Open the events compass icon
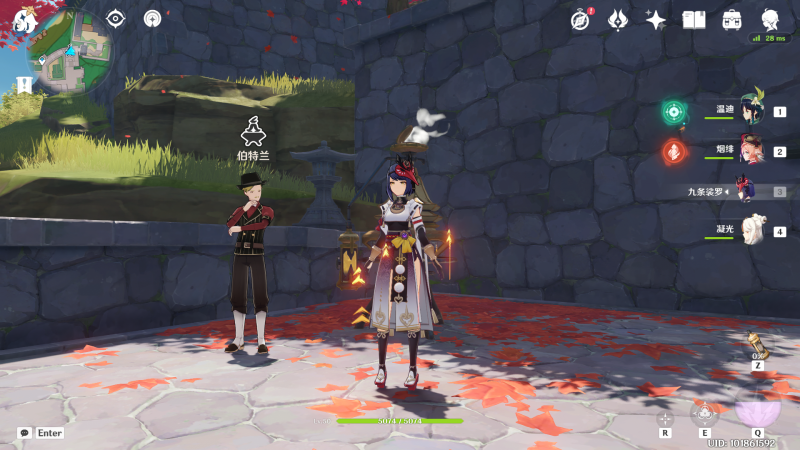Screen dimensions: 800x450 tap(581, 19)
